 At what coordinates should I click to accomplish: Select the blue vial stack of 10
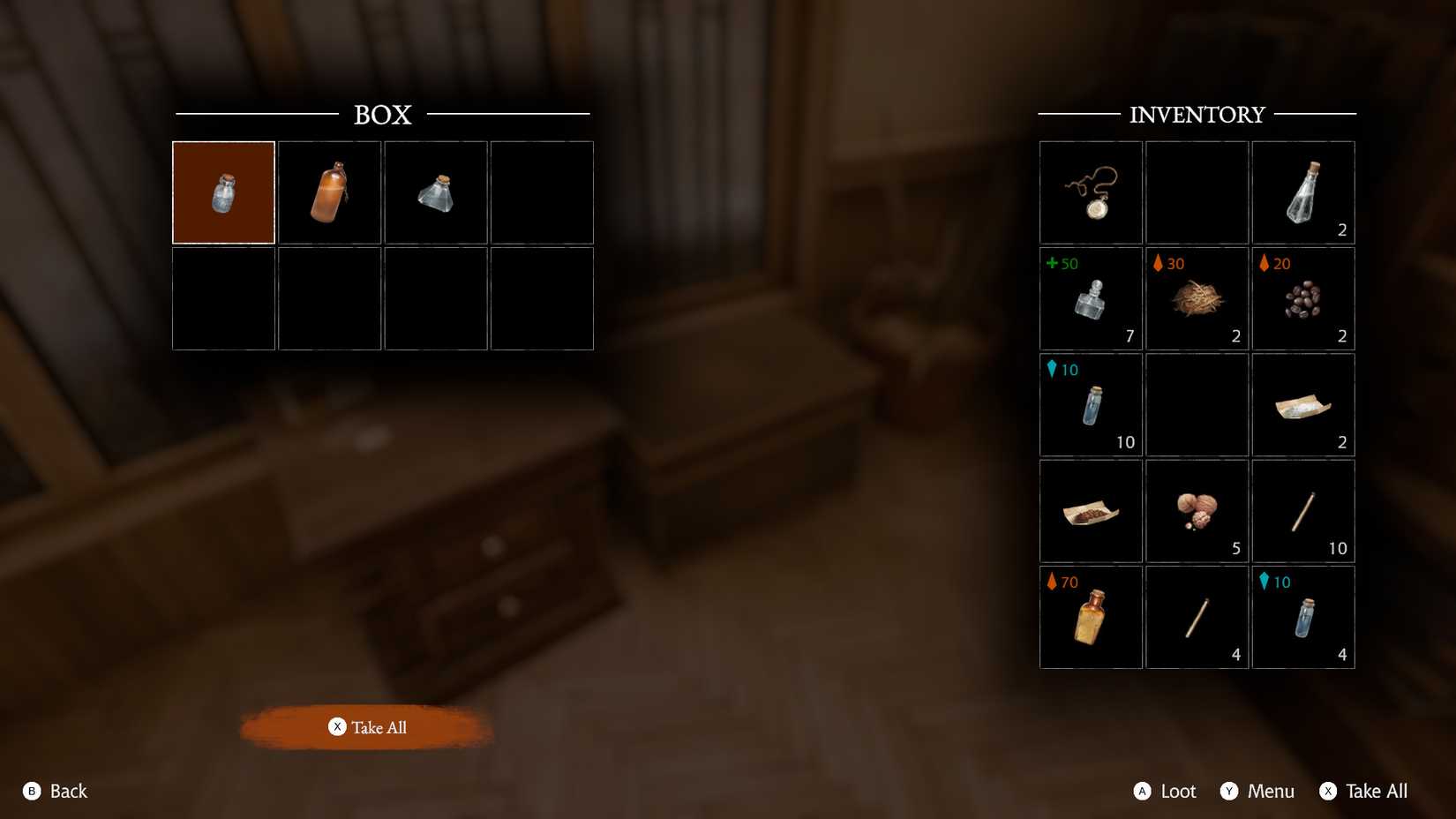(x=1091, y=404)
